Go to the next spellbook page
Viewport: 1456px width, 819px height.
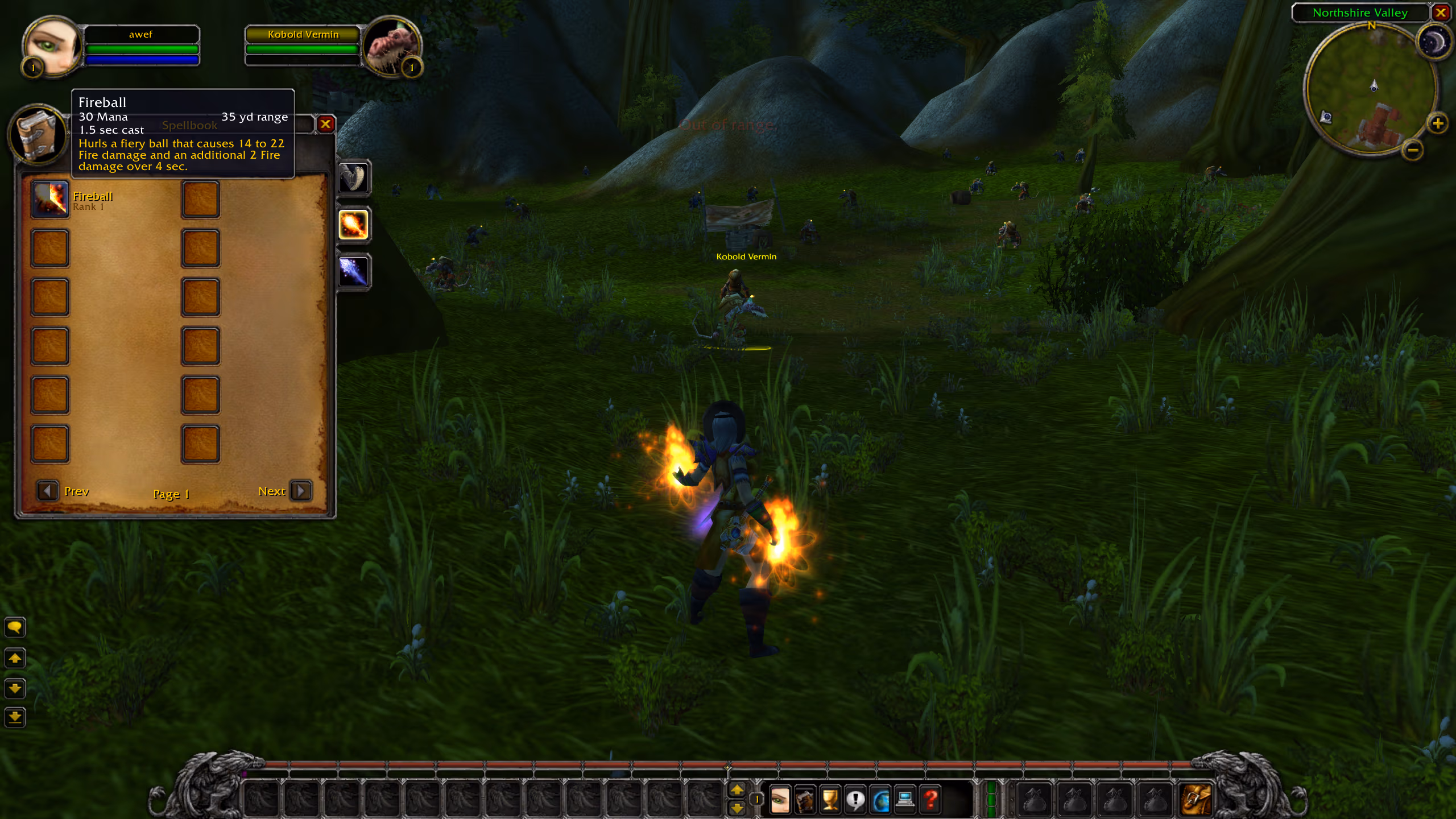(x=301, y=490)
